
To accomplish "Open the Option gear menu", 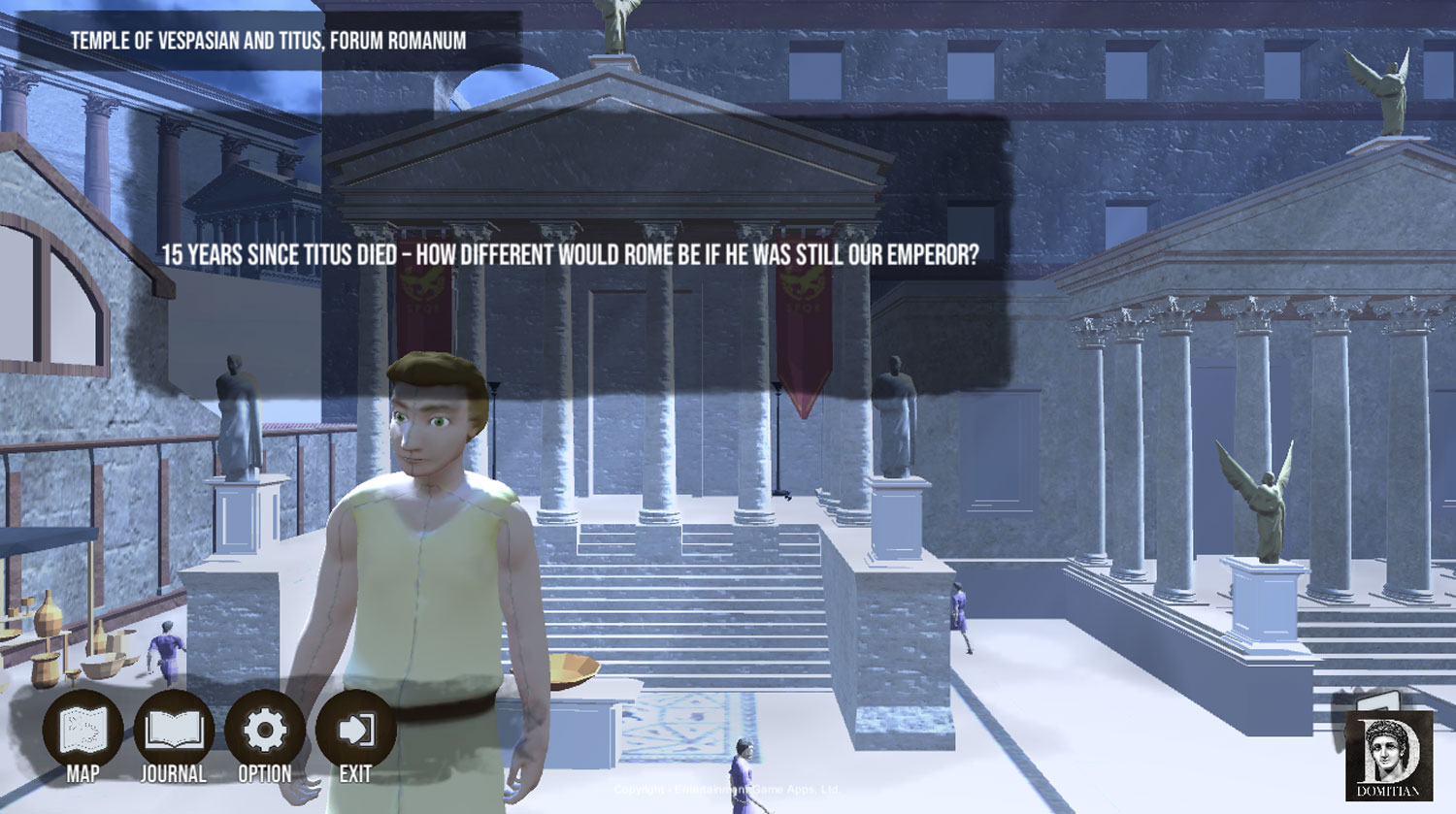I will 265,731.
